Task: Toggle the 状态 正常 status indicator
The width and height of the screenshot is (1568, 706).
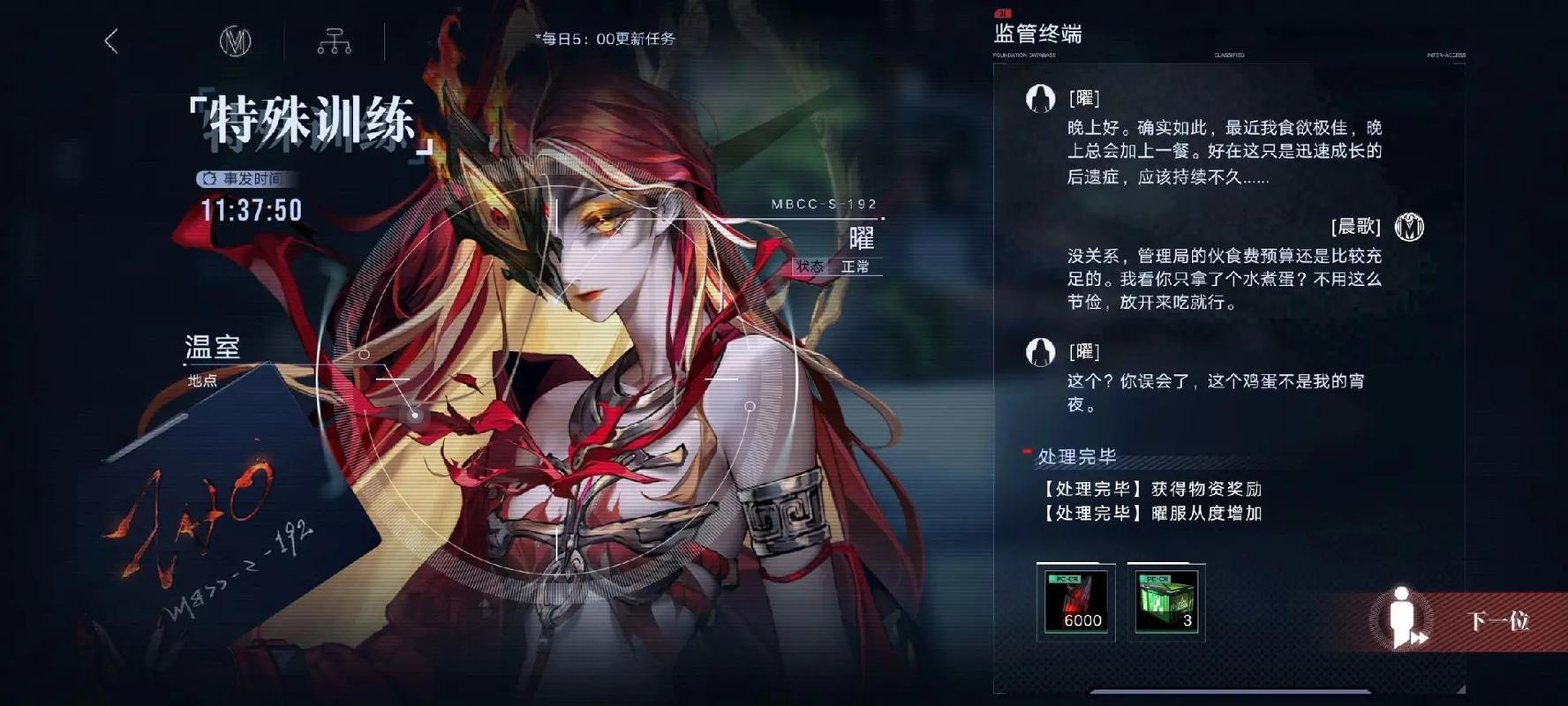Action: tap(831, 267)
